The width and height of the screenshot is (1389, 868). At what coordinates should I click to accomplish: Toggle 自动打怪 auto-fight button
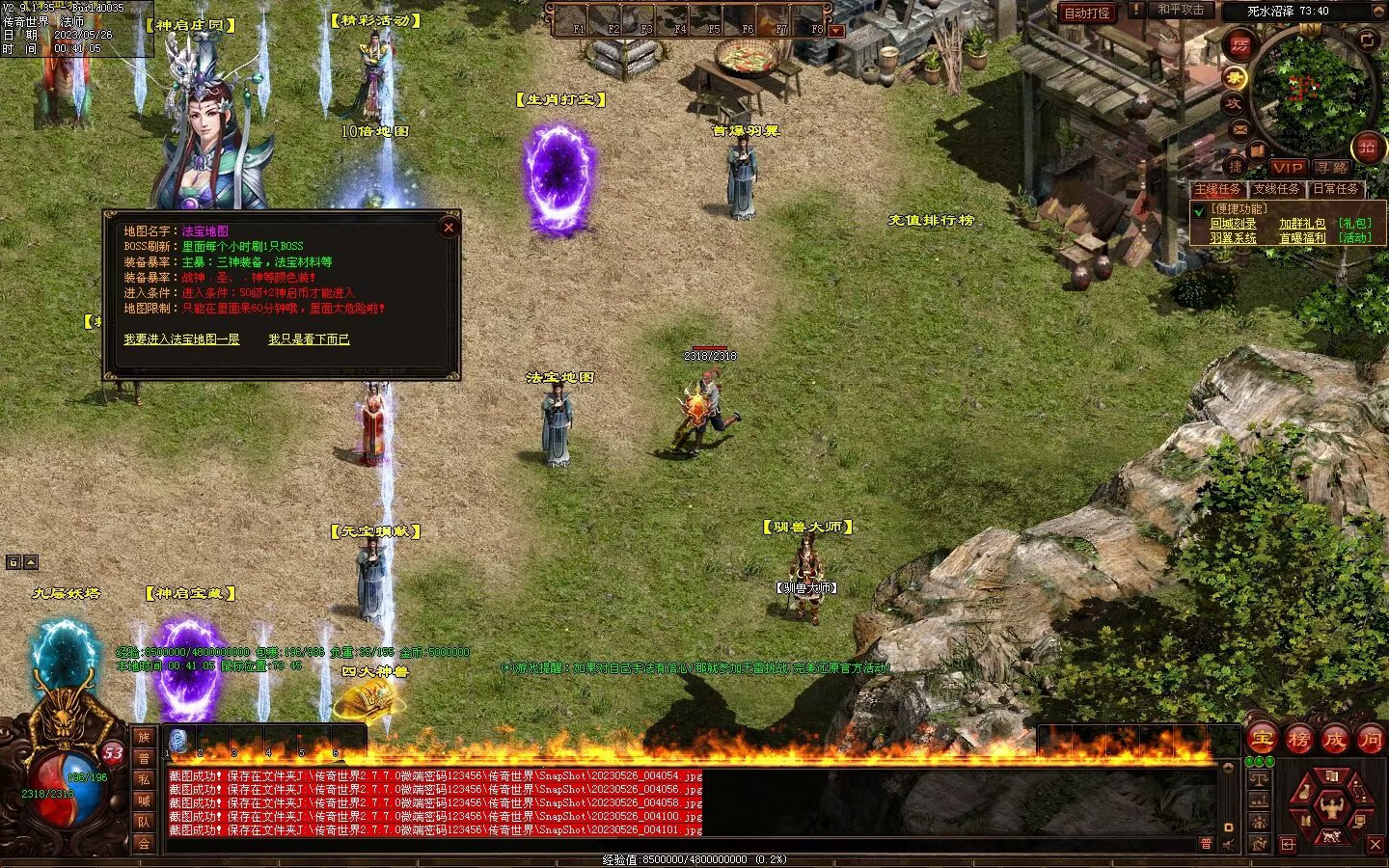(x=1087, y=13)
